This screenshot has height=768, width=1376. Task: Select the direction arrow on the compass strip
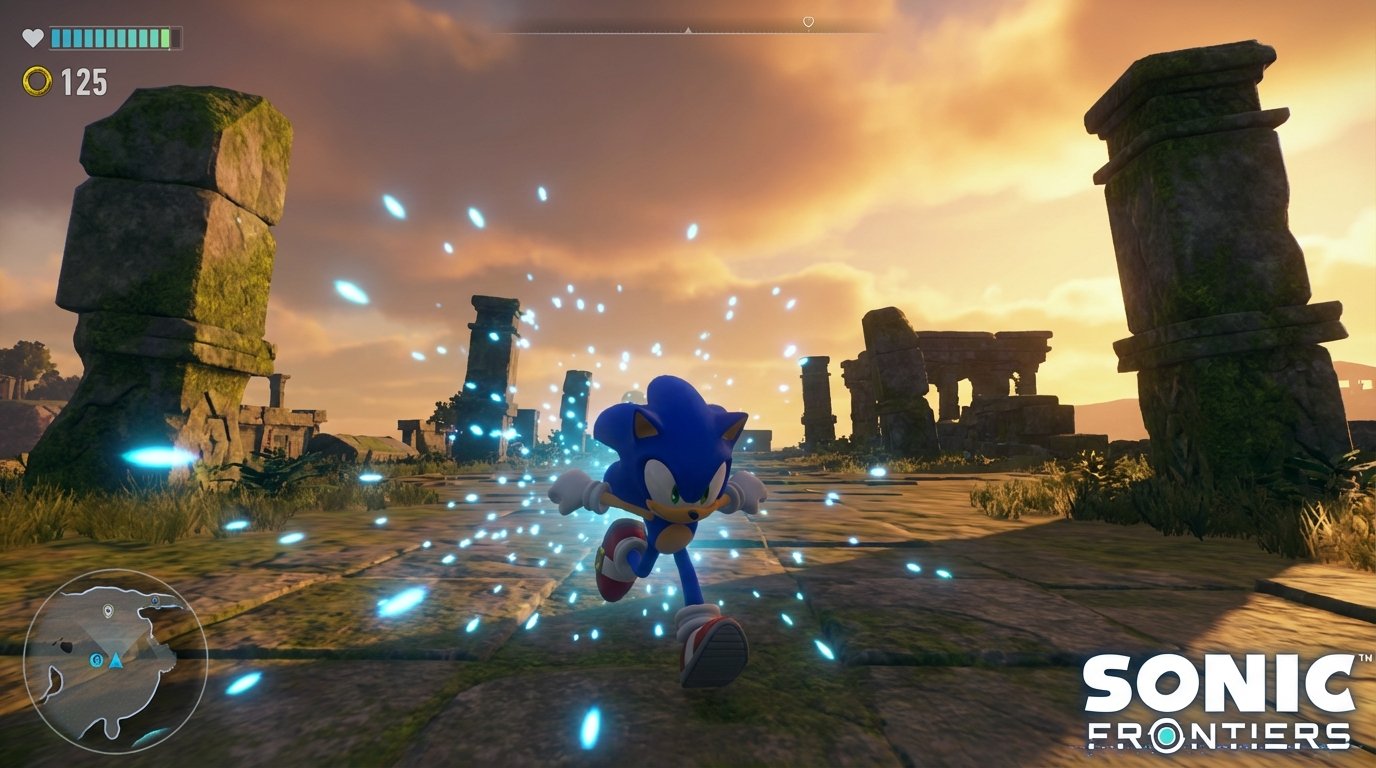coord(687,30)
